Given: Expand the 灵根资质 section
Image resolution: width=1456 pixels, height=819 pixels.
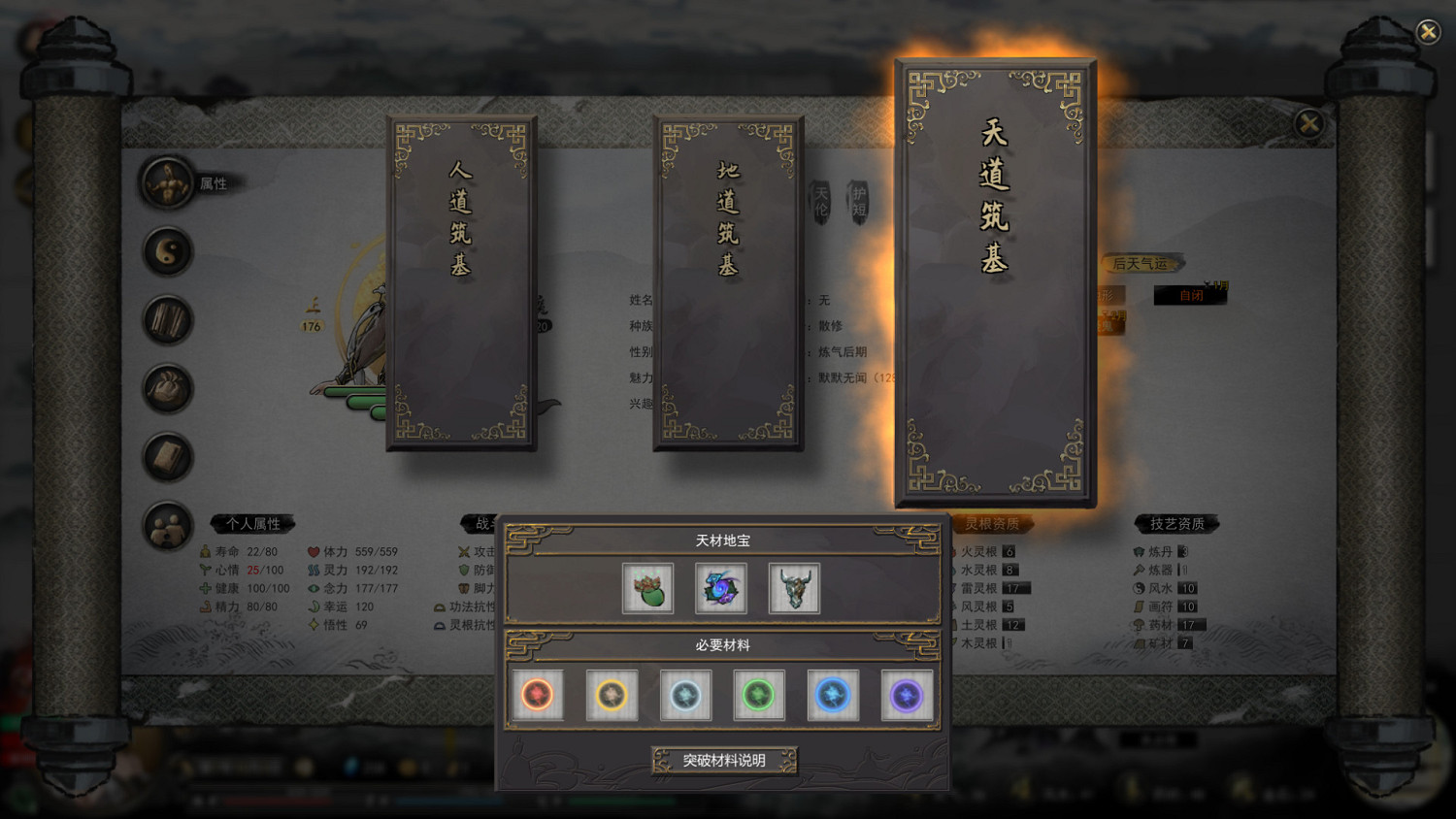Looking at the screenshot, I should [992, 524].
